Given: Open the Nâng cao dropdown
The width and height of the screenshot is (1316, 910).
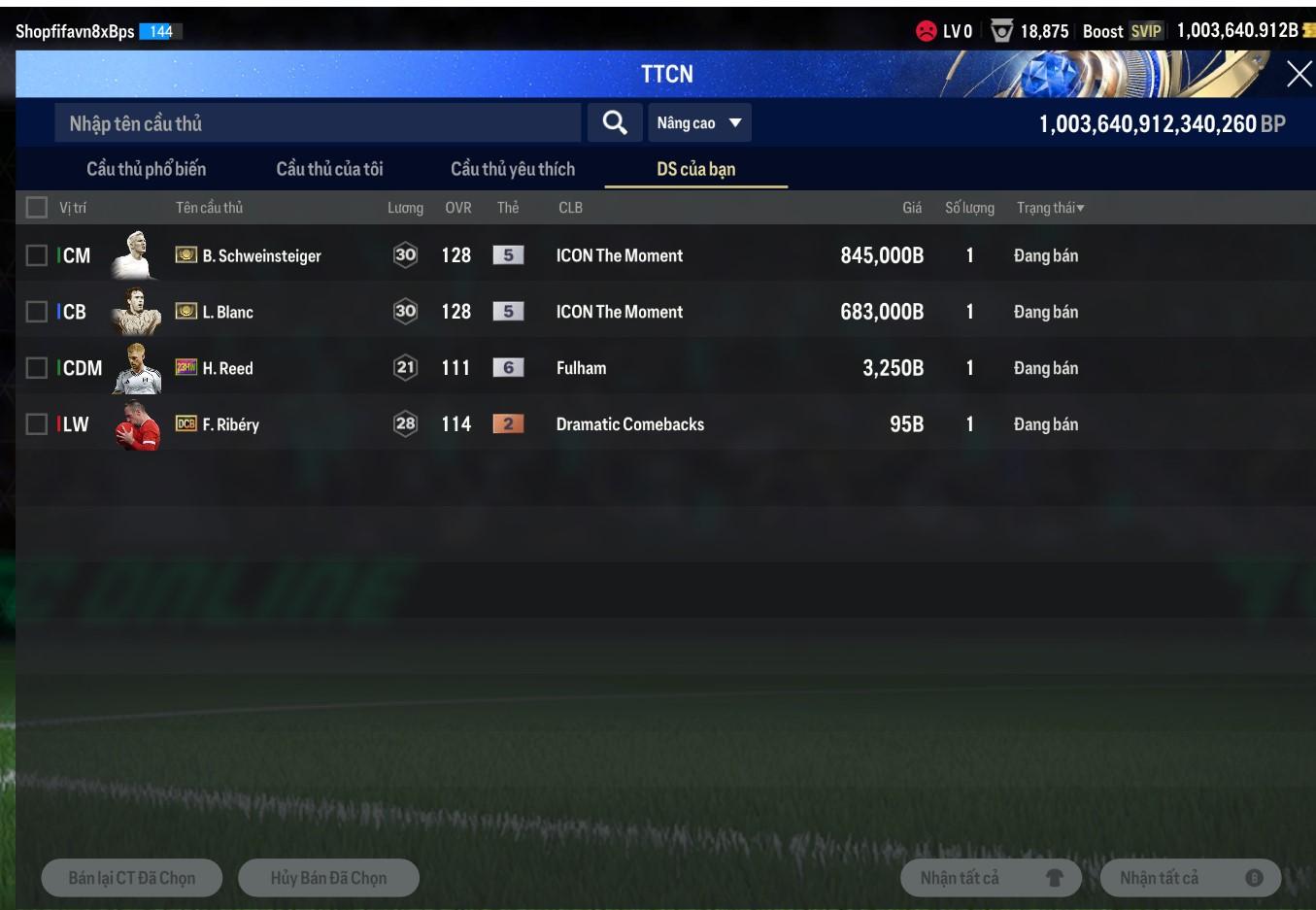Looking at the screenshot, I should pos(699,123).
